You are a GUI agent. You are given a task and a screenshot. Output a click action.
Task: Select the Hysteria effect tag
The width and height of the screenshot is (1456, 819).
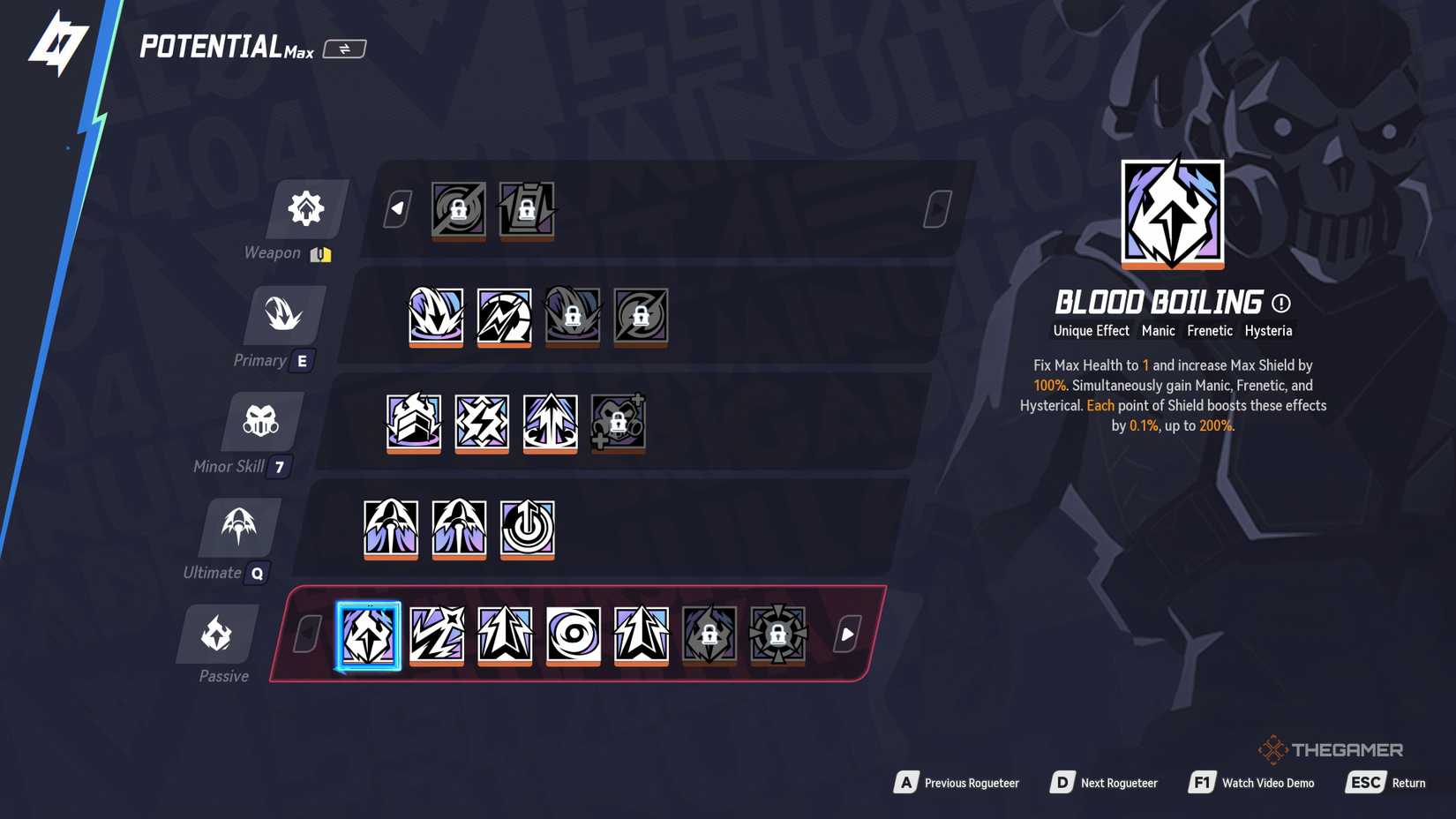1269,331
